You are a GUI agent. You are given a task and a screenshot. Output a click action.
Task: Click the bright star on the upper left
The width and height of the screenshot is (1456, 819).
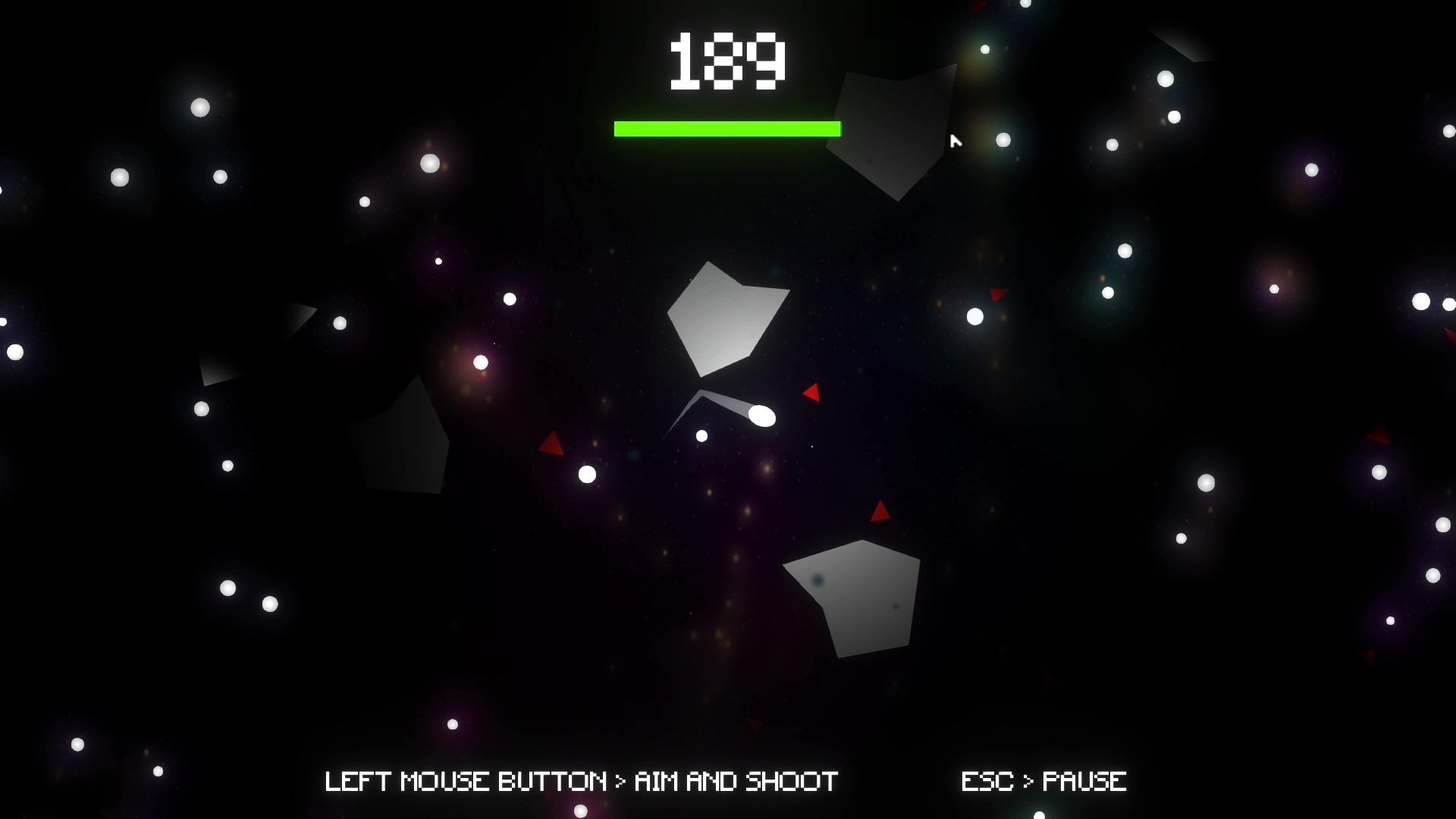[x=199, y=106]
